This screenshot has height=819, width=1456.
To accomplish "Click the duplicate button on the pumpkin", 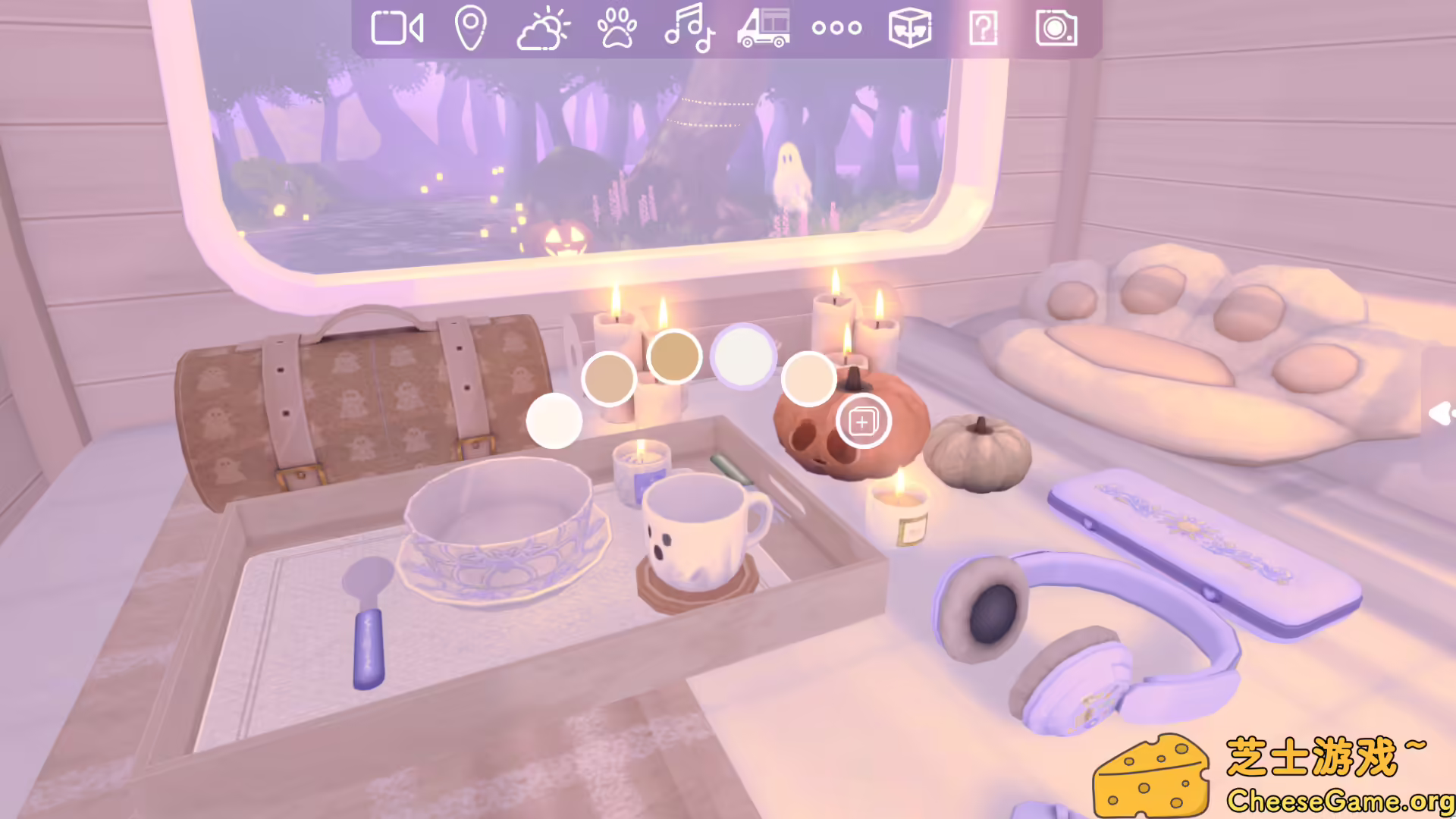I will (864, 422).
